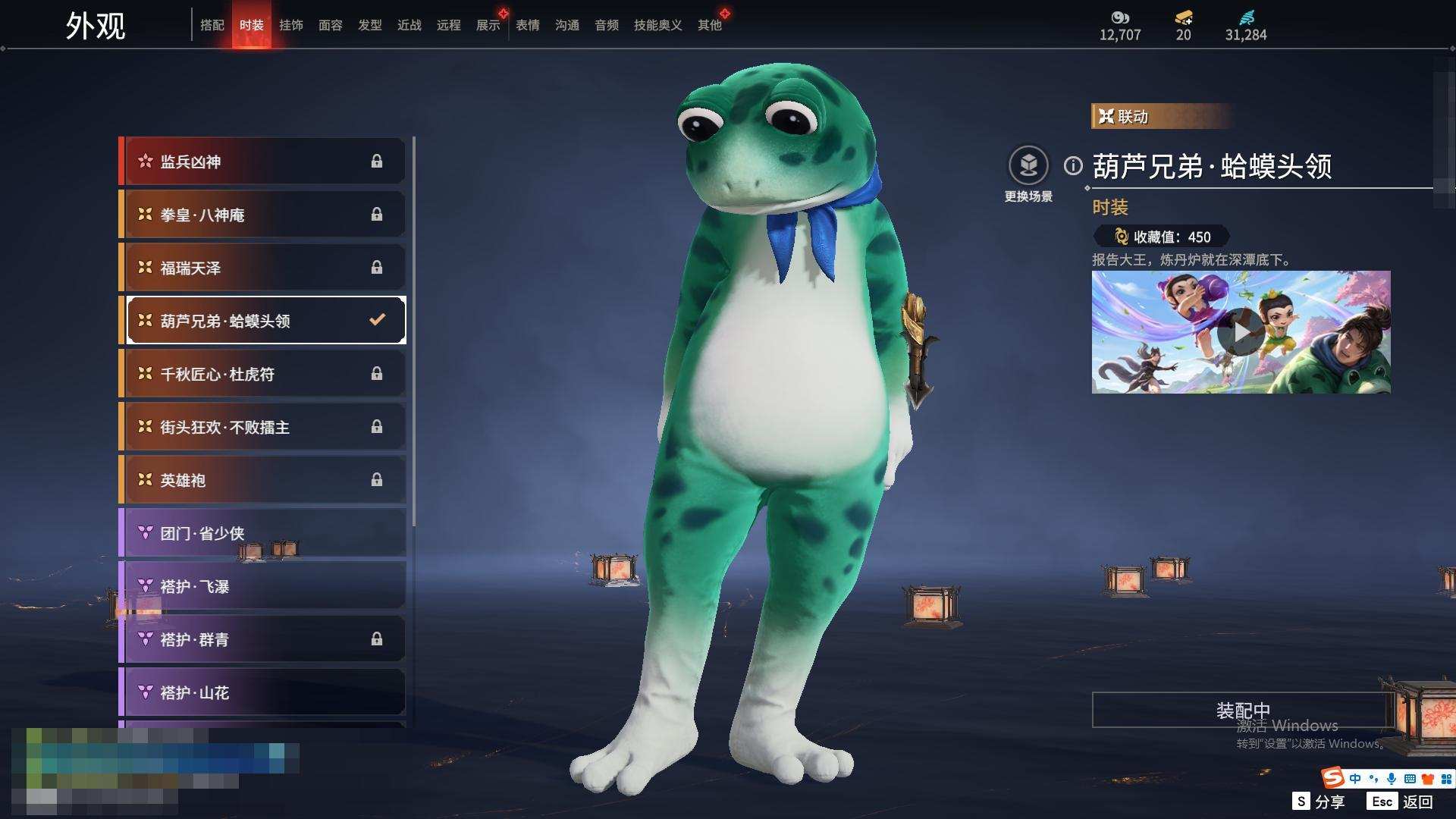
Task: Open the 近战 melee tab
Action: [409, 25]
